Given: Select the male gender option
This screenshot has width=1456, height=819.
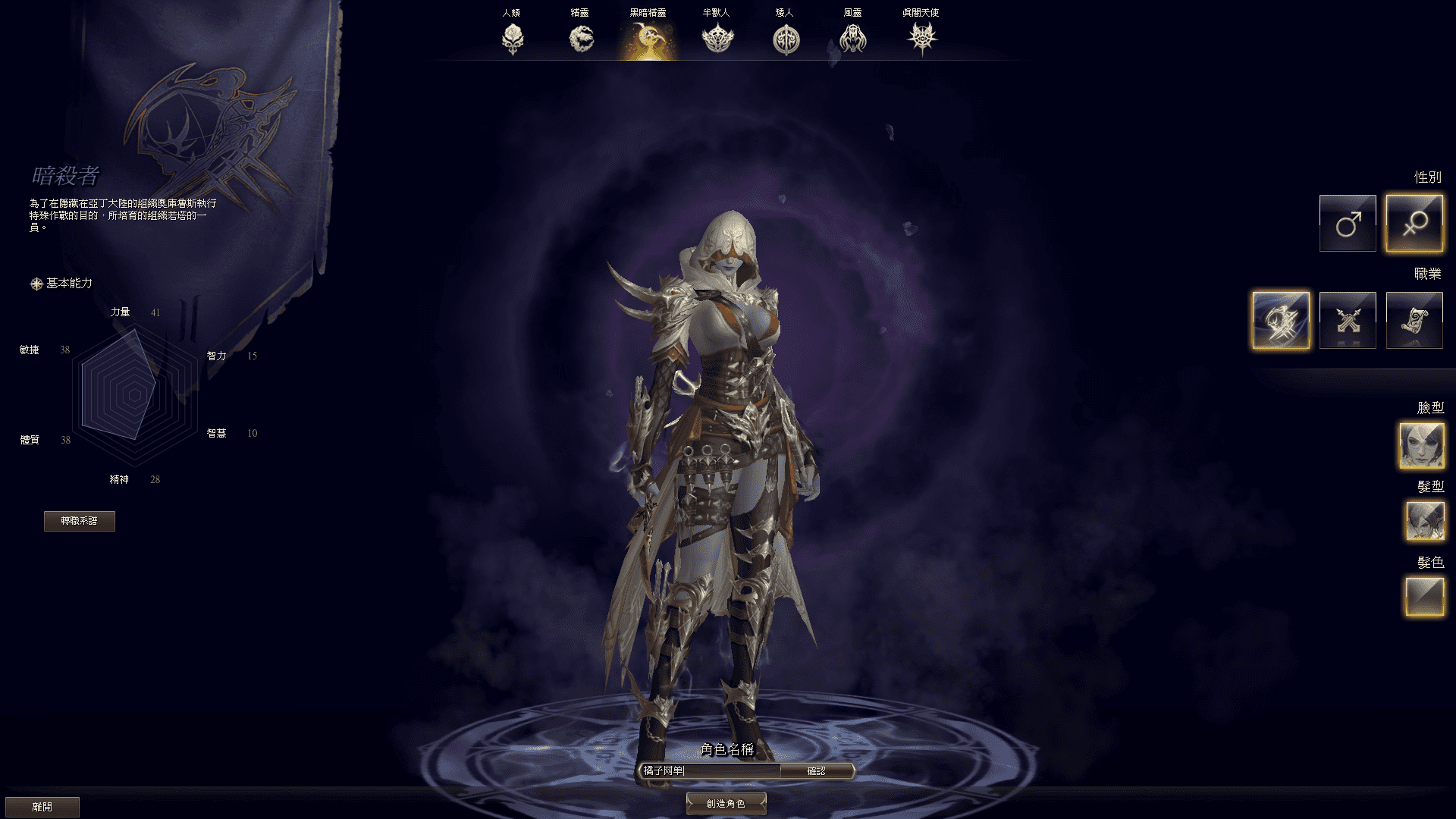Looking at the screenshot, I should tap(1348, 222).
